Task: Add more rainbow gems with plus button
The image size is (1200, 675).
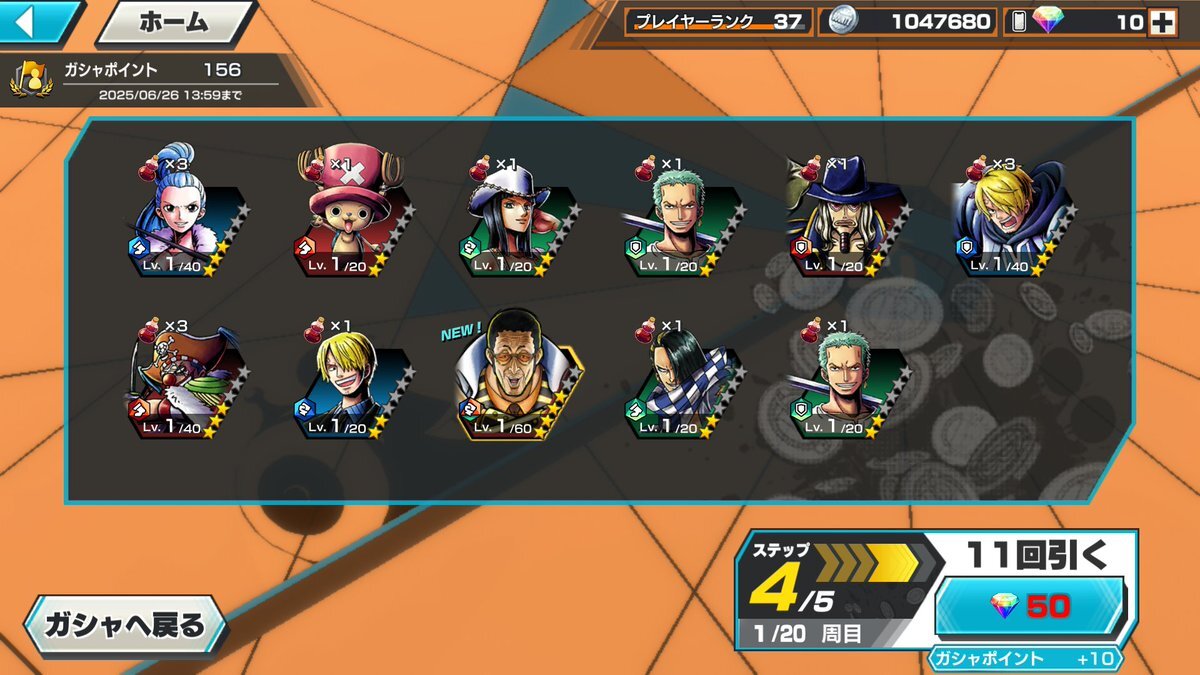Action: click(1162, 22)
